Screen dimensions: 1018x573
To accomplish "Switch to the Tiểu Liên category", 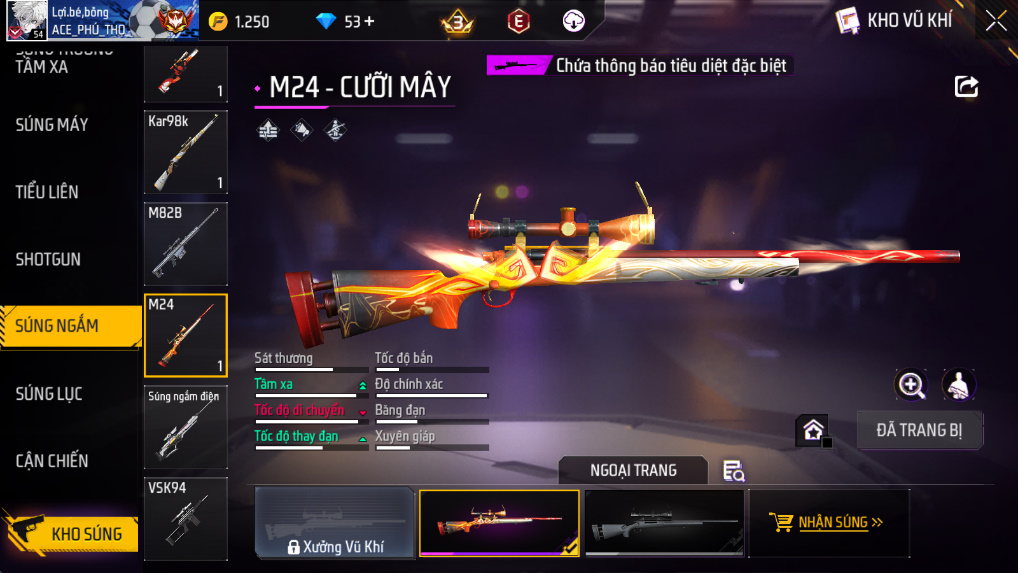I will click(x=47, y=192).
